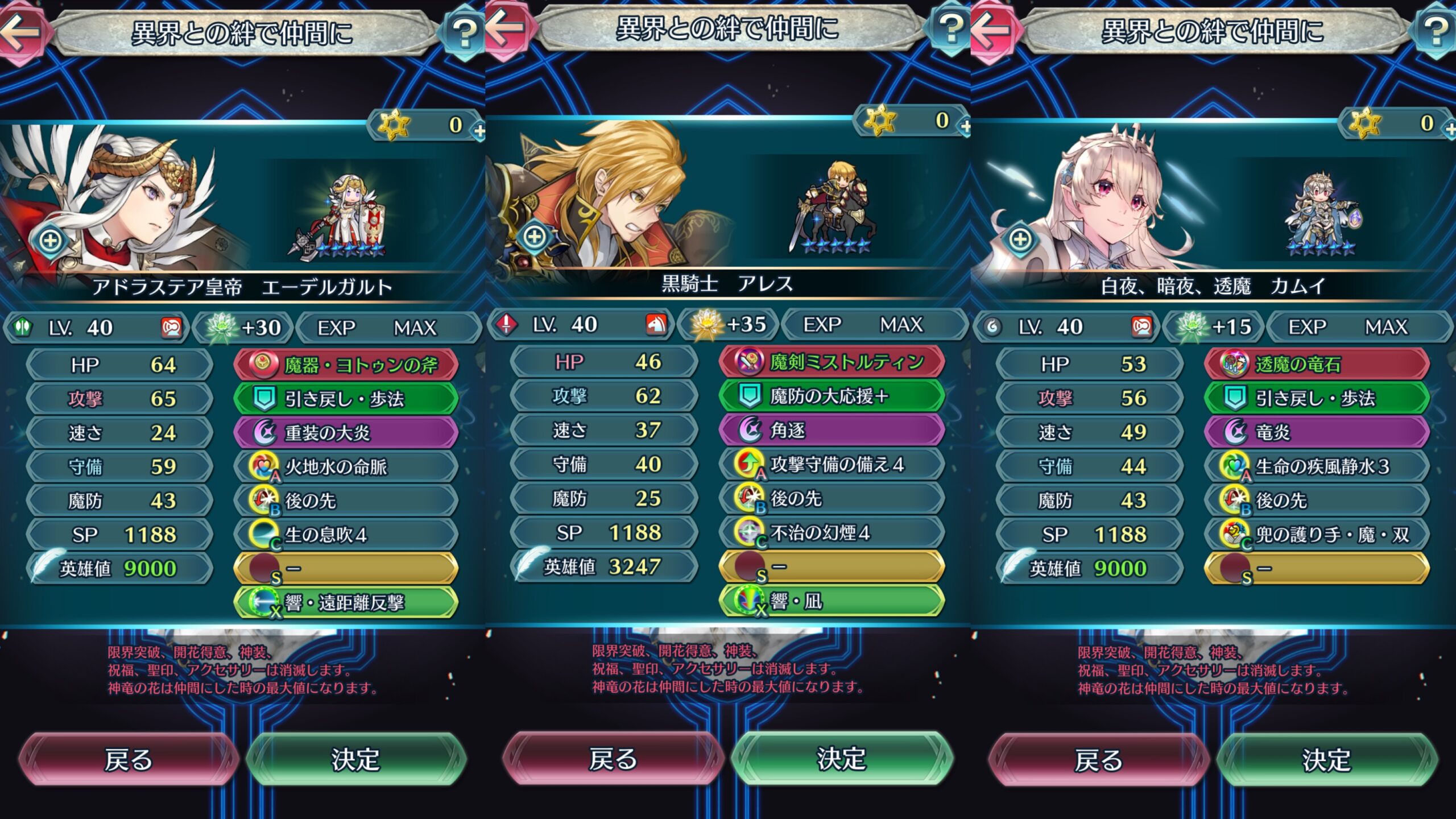This screenshot has width=1456, height=819.
Task: Show the 生命の疾風静水3 A skill
Action: pyautogui.click(x=1317, y=466)
